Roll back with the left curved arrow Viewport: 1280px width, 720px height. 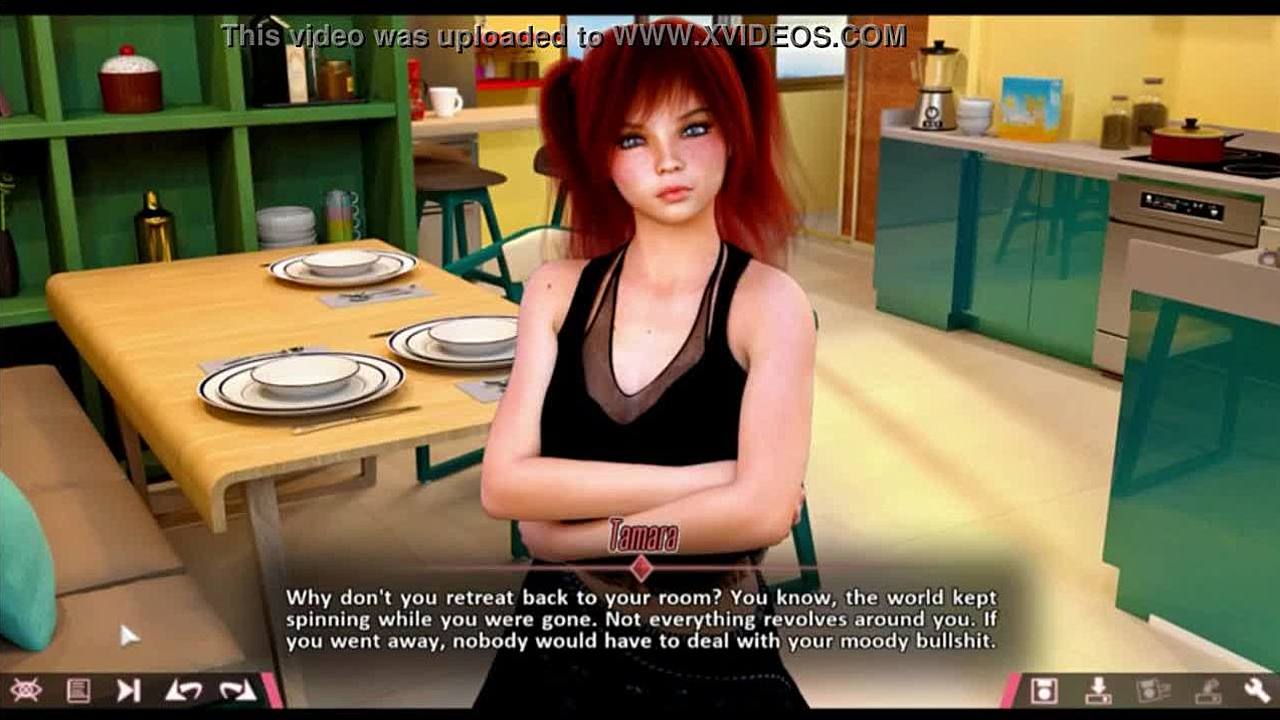click(183, 690)
